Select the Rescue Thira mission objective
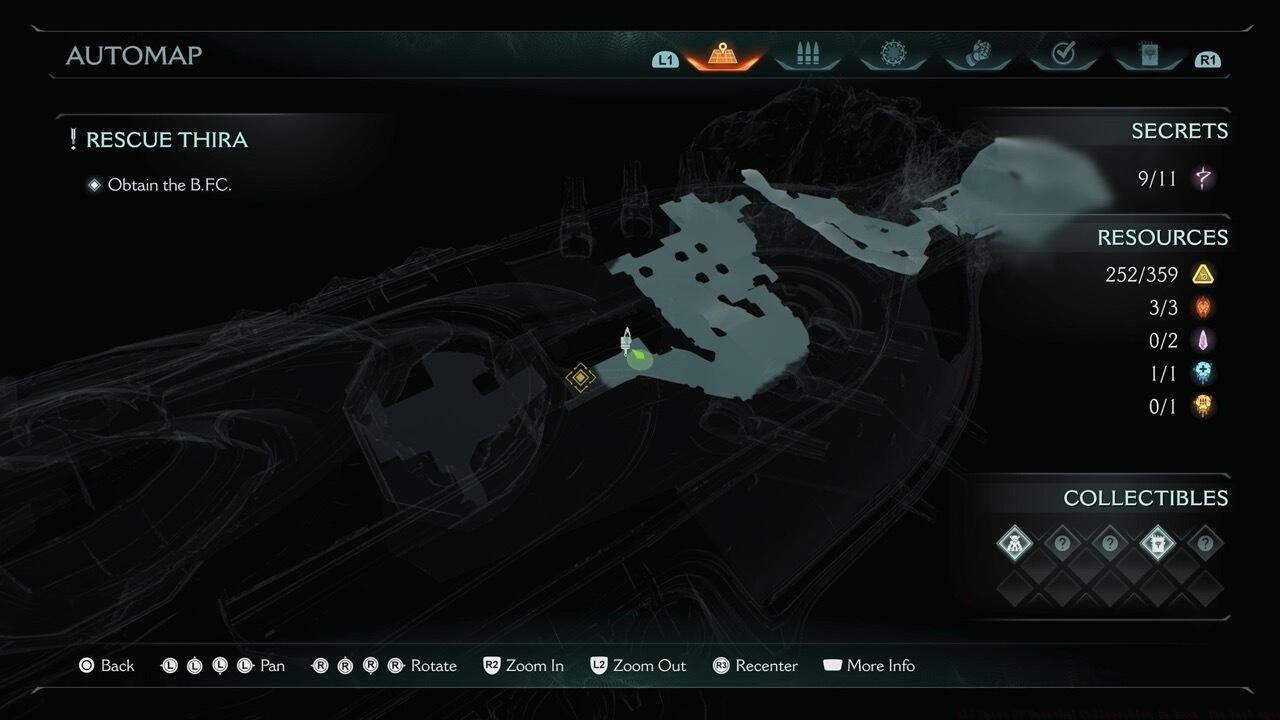The width and height of the screenshot is (1280, 720). tap(166, 140)
